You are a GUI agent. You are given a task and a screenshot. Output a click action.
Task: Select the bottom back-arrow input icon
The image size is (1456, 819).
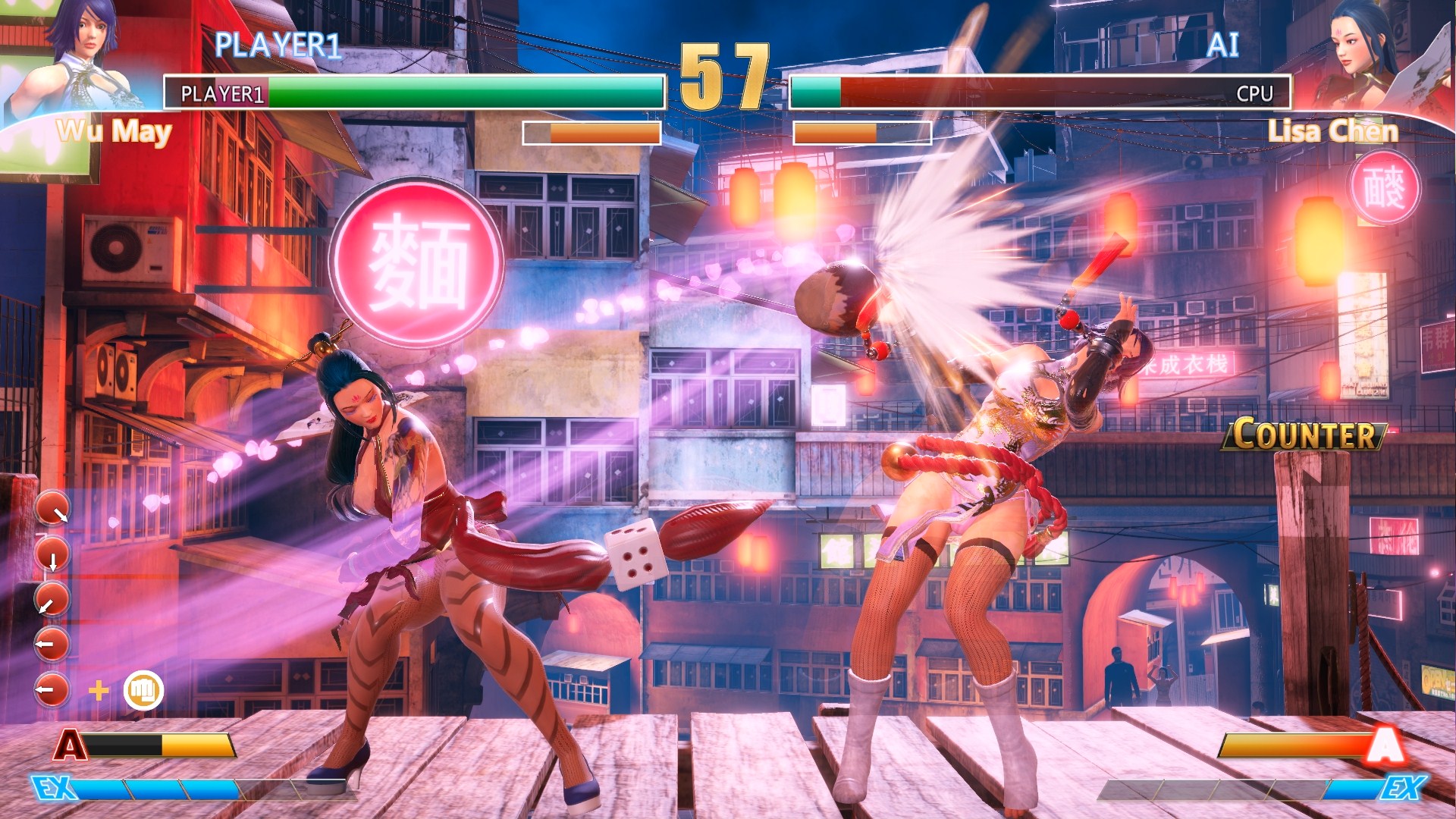(x=52, y=690)
